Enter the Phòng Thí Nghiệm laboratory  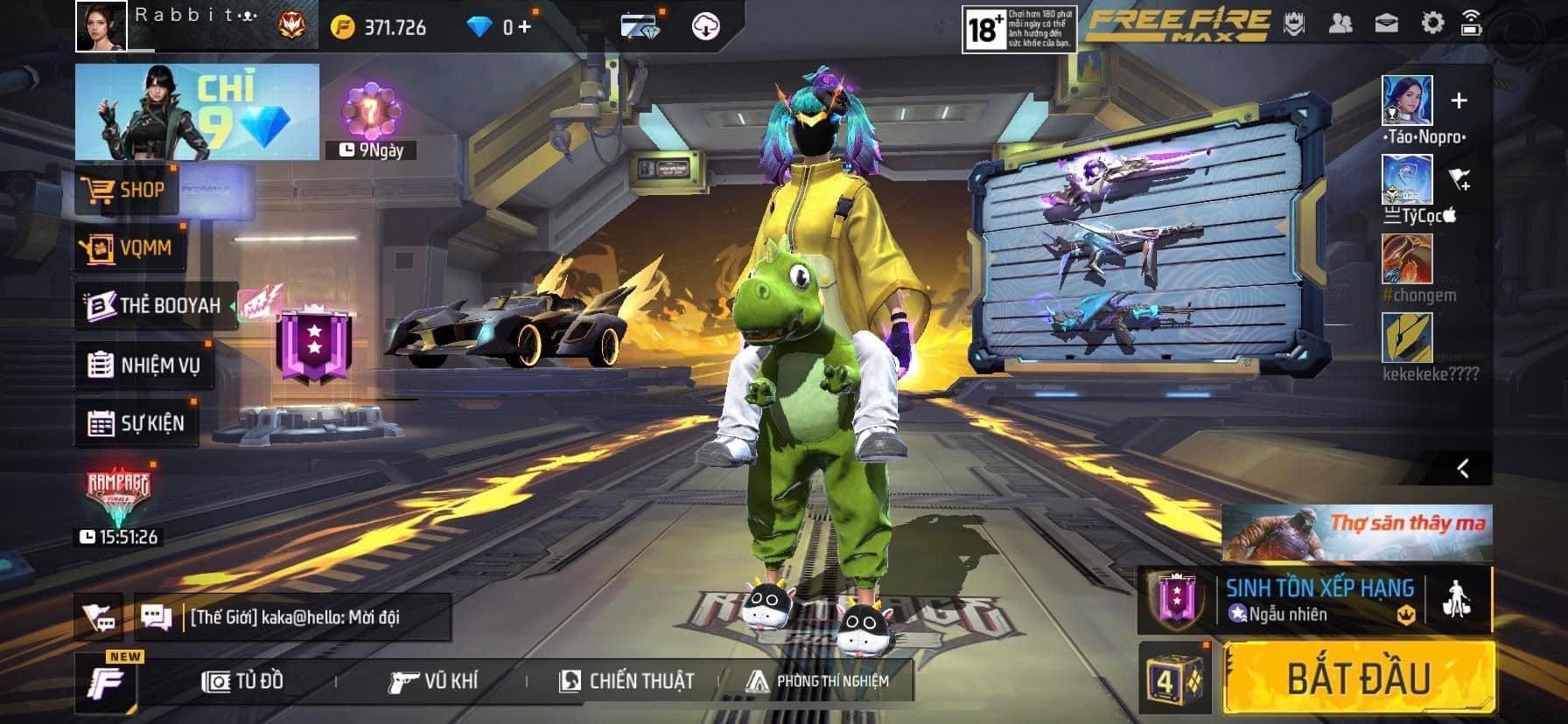pos(817,681)
